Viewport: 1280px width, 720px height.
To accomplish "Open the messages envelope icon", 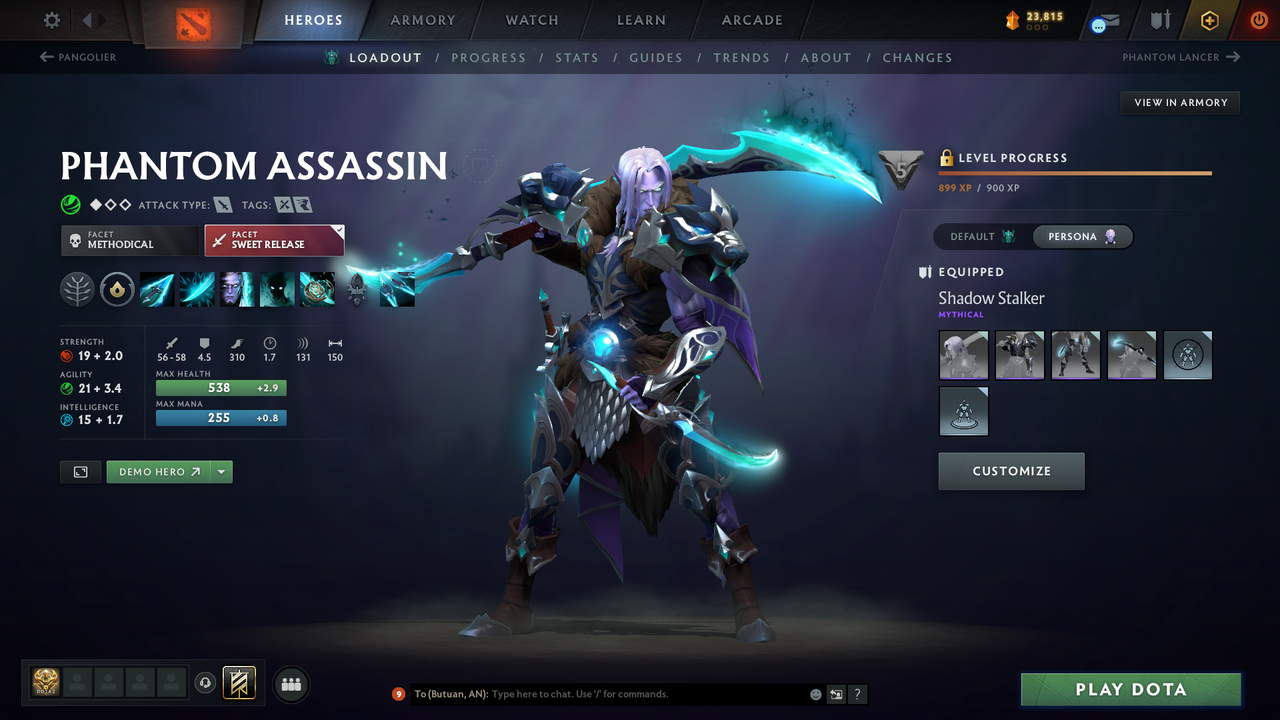I will [1104, 20].
